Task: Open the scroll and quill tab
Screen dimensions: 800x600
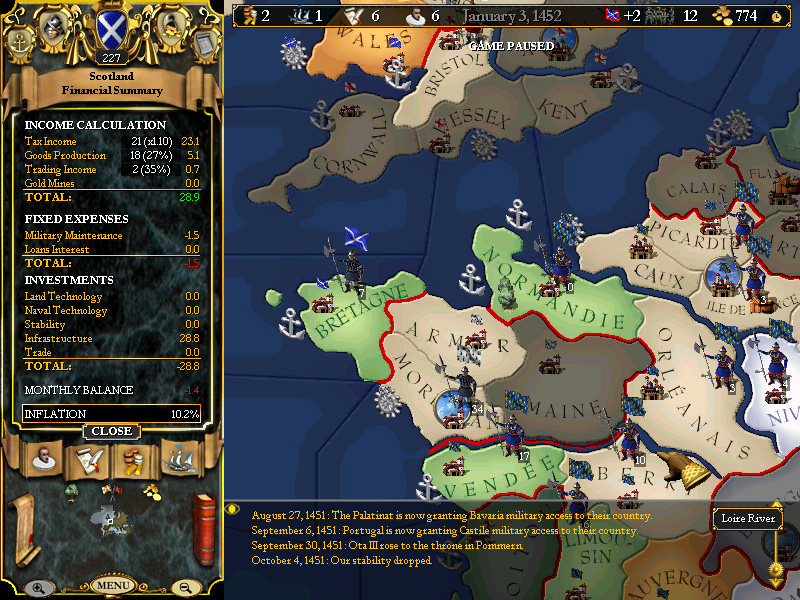Action: click(87, 461)
